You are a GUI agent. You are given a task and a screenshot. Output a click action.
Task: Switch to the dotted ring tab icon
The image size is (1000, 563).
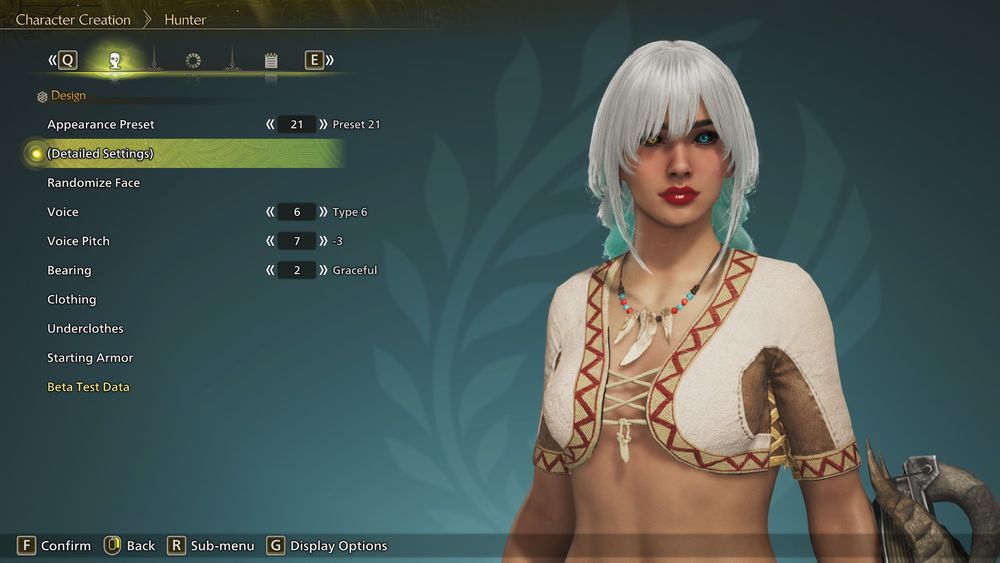tap(193, 61)
